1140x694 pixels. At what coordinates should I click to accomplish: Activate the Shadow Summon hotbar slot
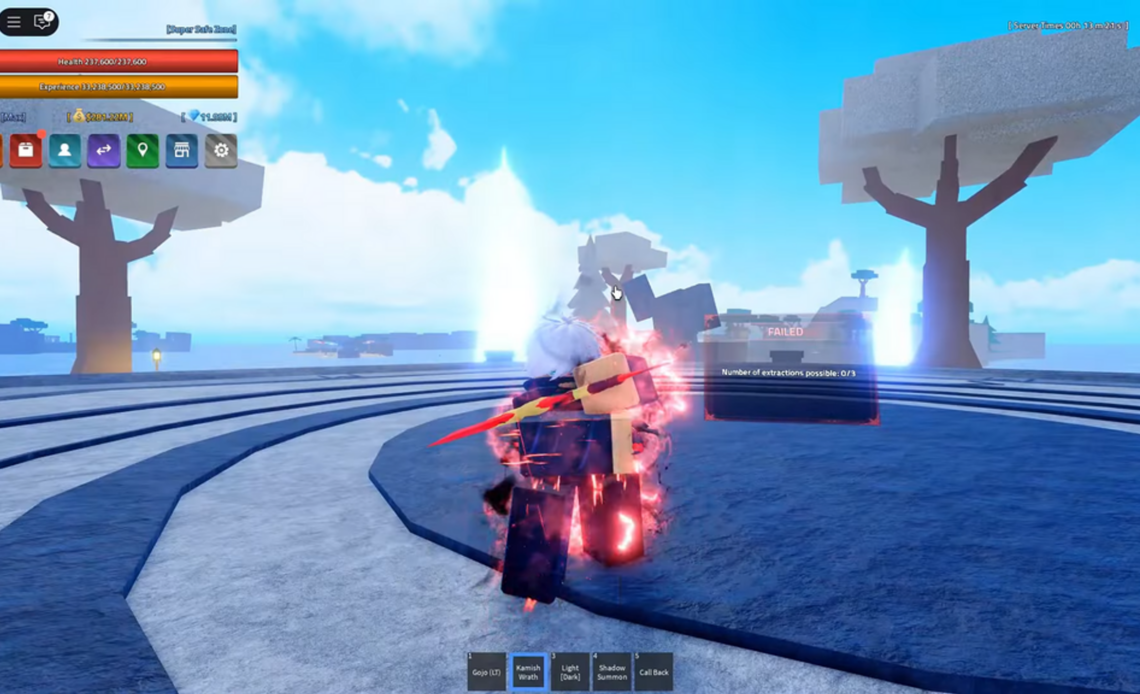612,671
